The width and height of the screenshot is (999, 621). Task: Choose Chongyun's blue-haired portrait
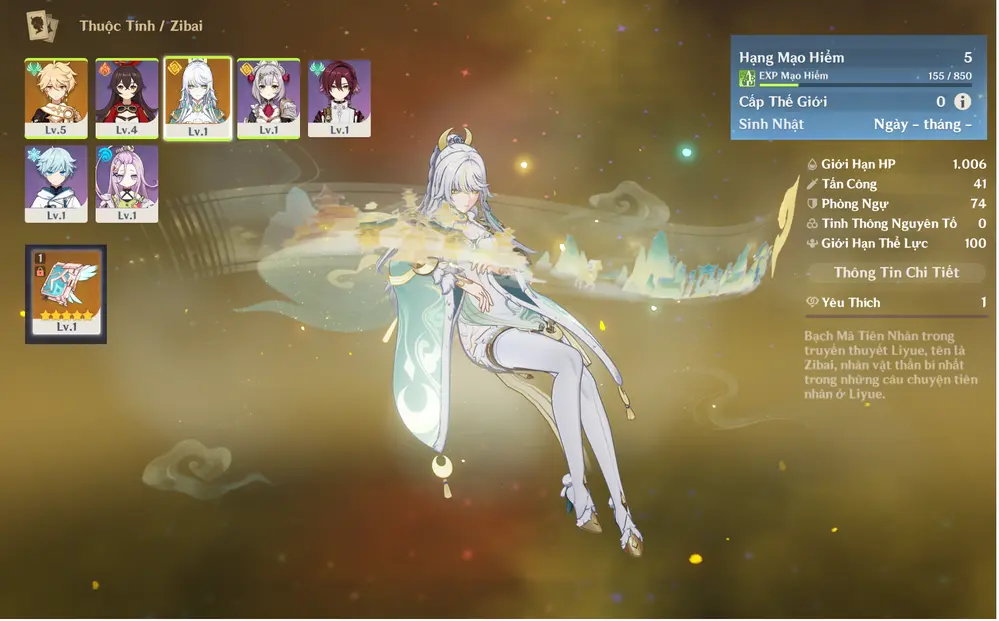[x=56, y=183]
